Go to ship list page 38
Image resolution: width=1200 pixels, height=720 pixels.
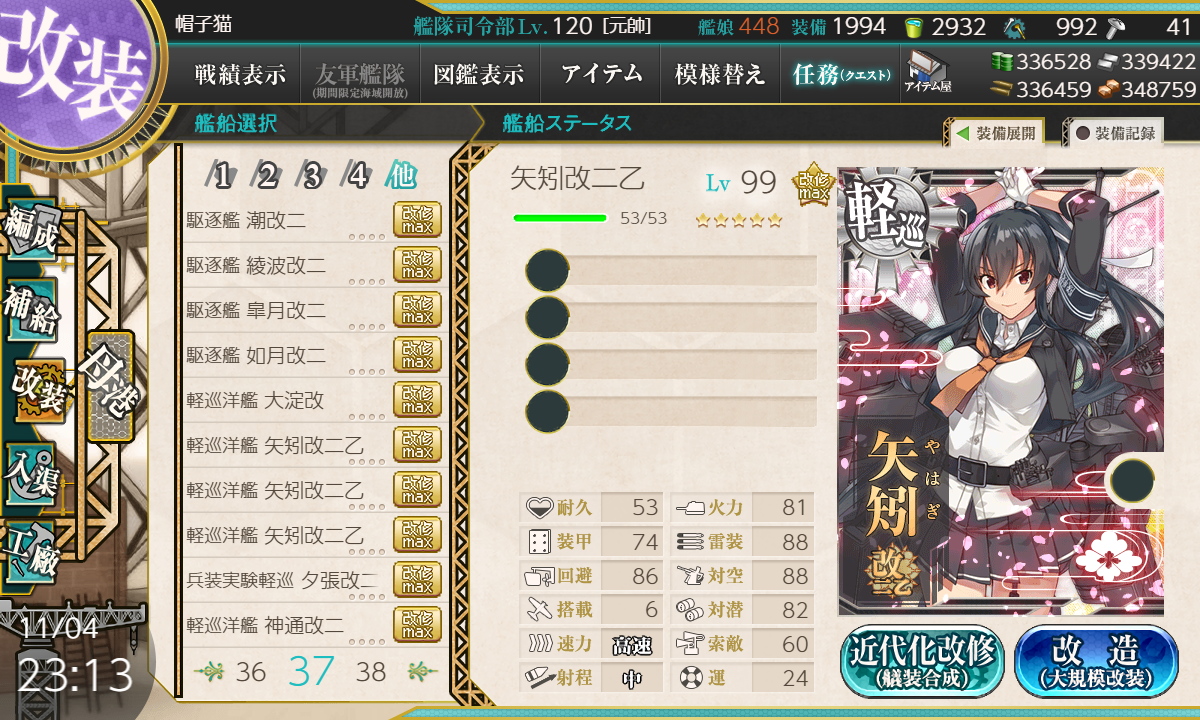click(371, 671)
